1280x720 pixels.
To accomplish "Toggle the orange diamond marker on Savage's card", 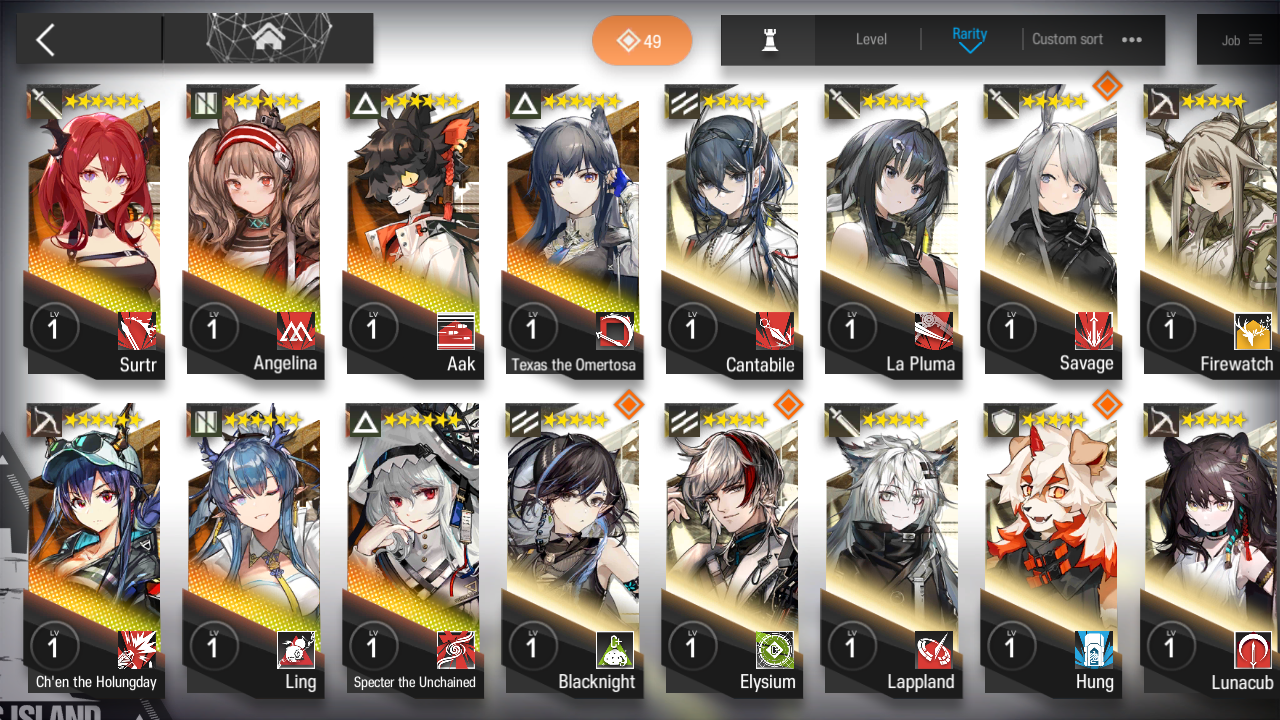I will pos(1108,86).
